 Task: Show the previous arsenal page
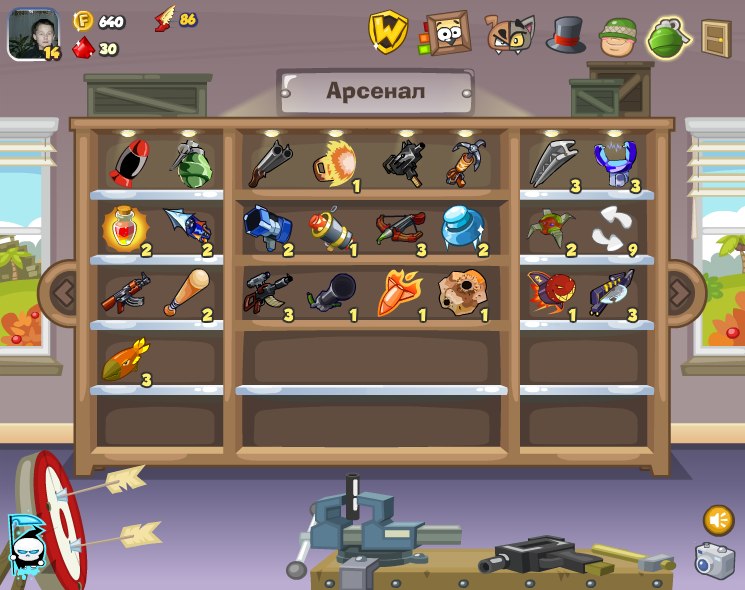(62, 293)
